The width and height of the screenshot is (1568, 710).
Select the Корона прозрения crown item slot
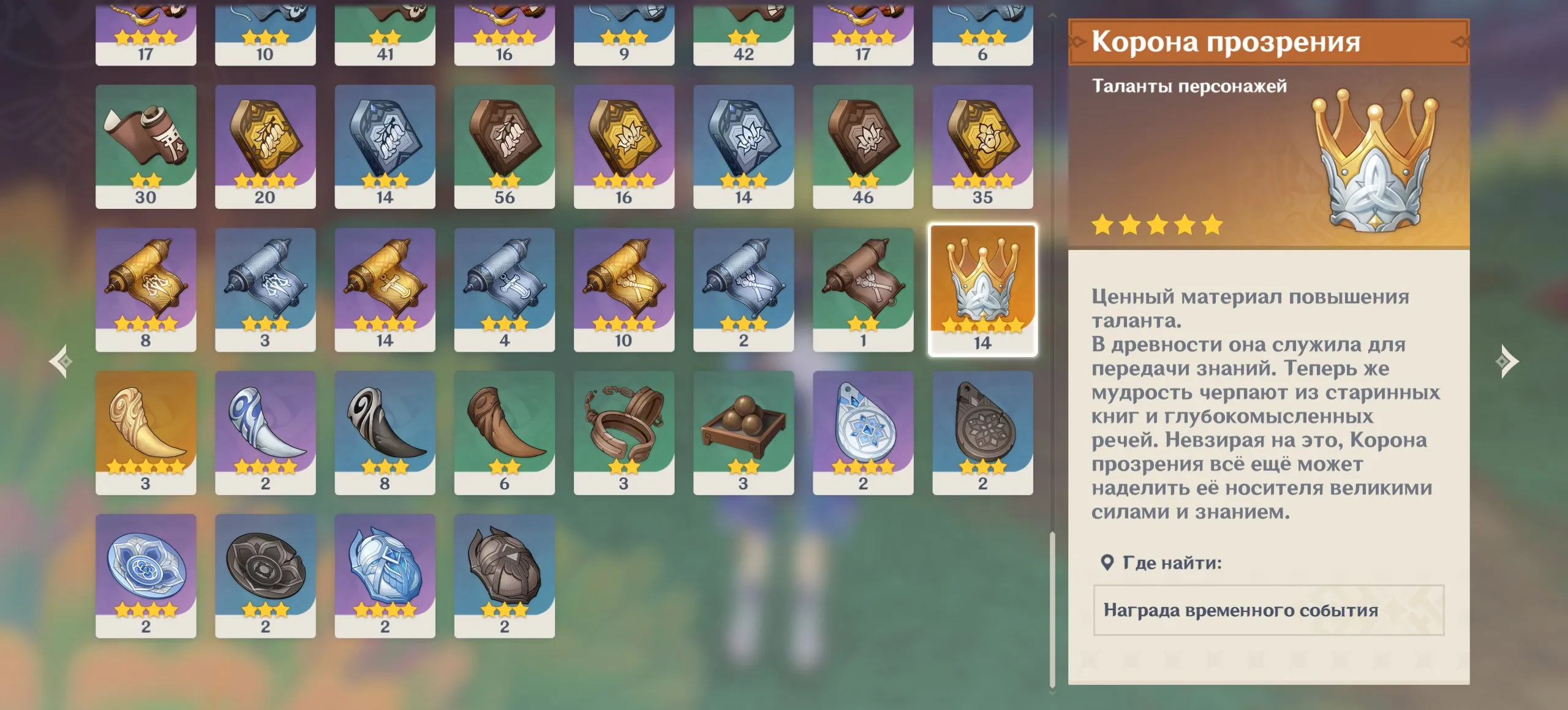(x=982, y=290)
